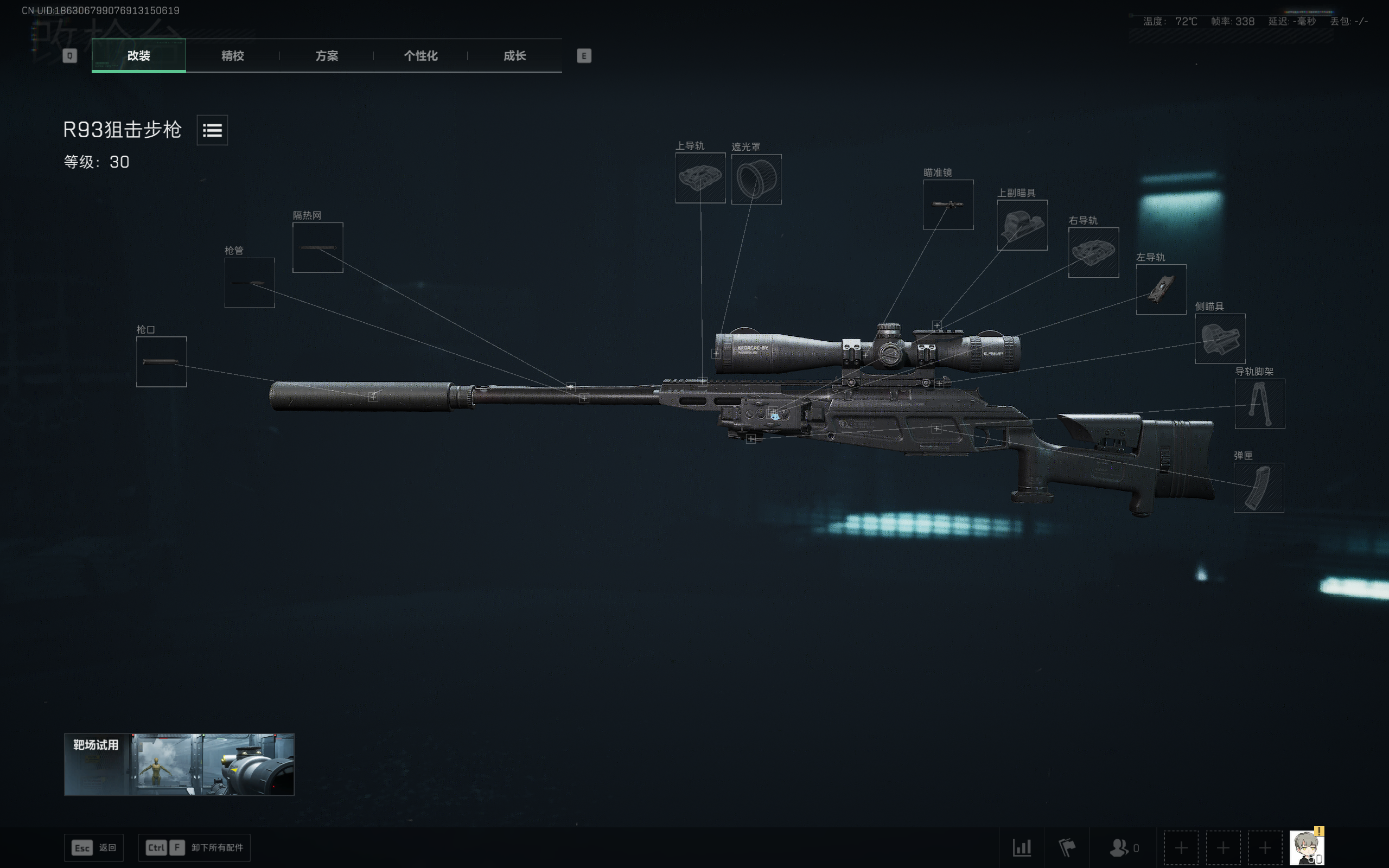Open the 瞄准镜 scope slot

[948, 205]
